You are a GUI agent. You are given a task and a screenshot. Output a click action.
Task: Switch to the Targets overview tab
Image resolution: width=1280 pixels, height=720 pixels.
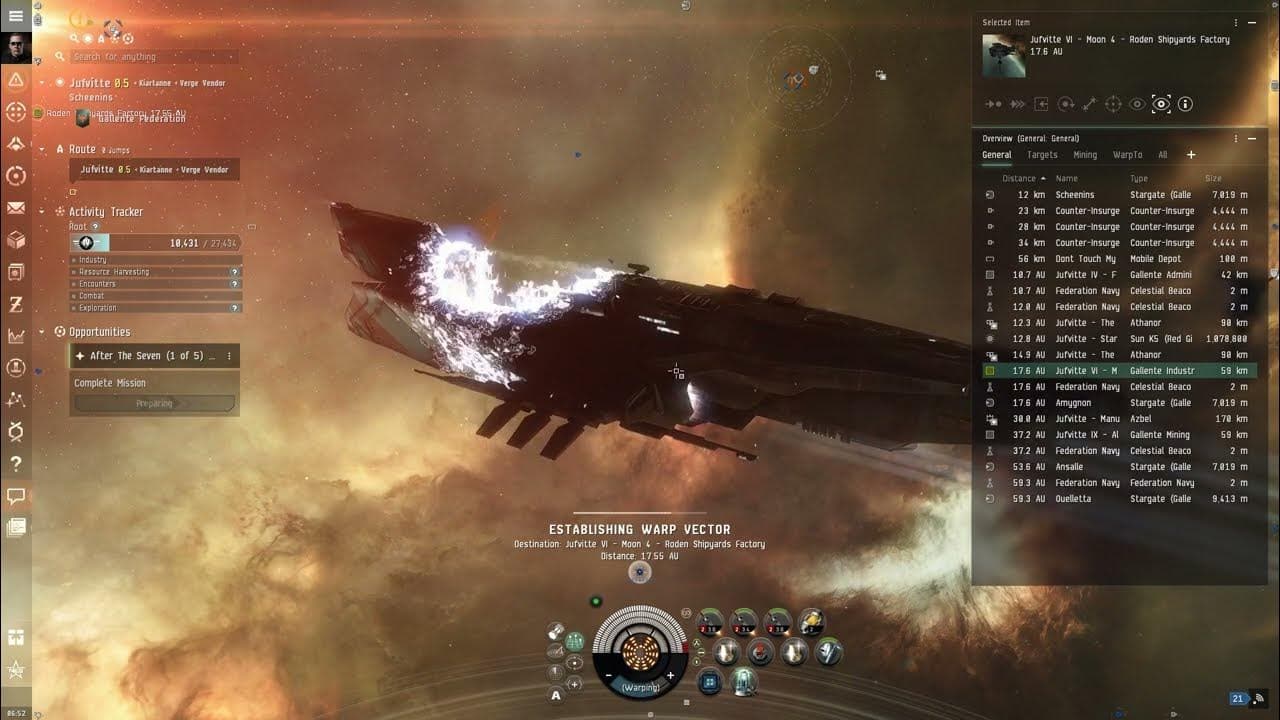click(x=1042, y=155)
